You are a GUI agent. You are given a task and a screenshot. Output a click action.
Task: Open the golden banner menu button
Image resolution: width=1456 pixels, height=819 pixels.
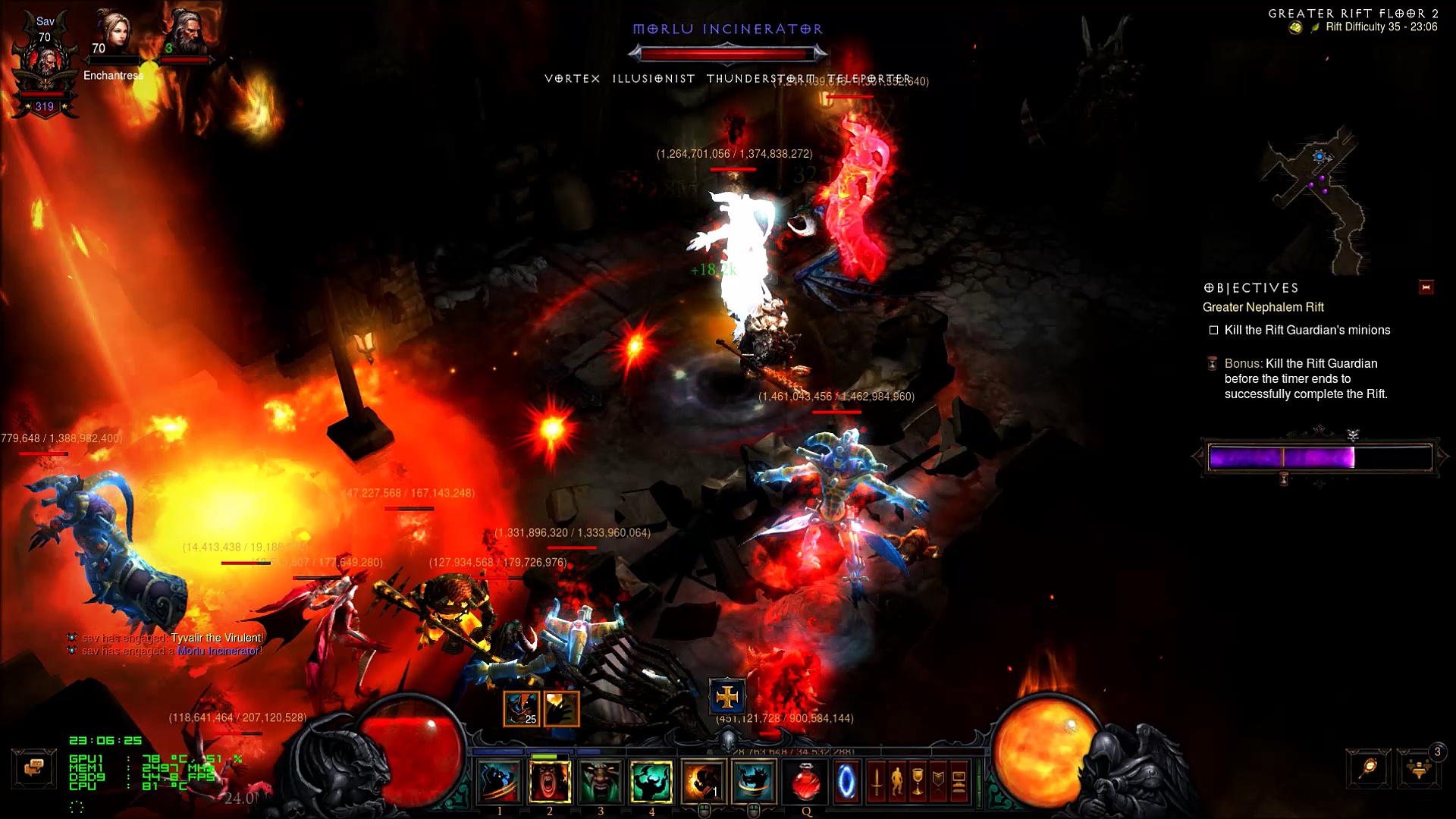[x=937, y=782]
